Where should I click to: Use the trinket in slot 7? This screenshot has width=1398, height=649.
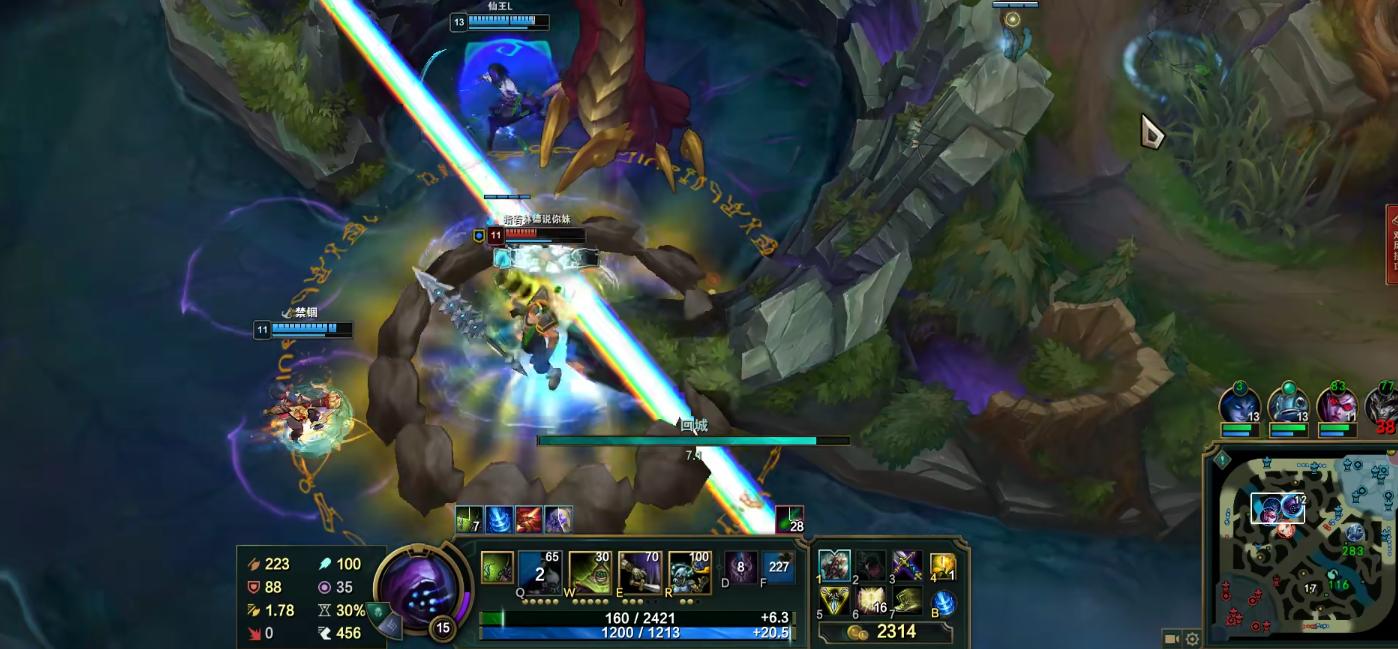coord(907,601)
